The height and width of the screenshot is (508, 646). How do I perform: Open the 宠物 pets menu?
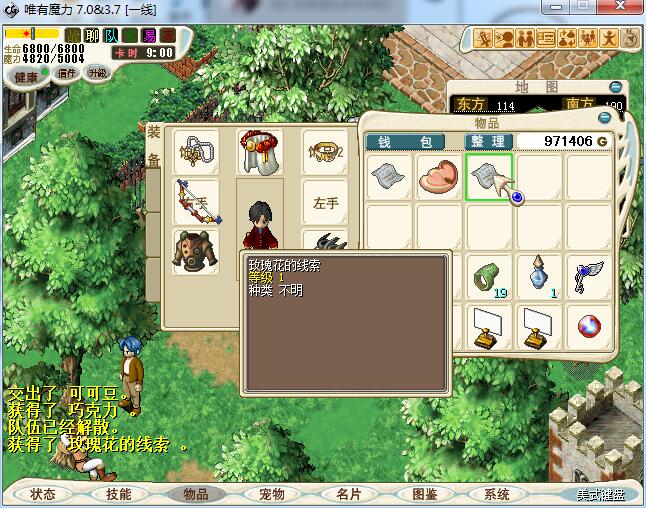click(x=272, y=494)
